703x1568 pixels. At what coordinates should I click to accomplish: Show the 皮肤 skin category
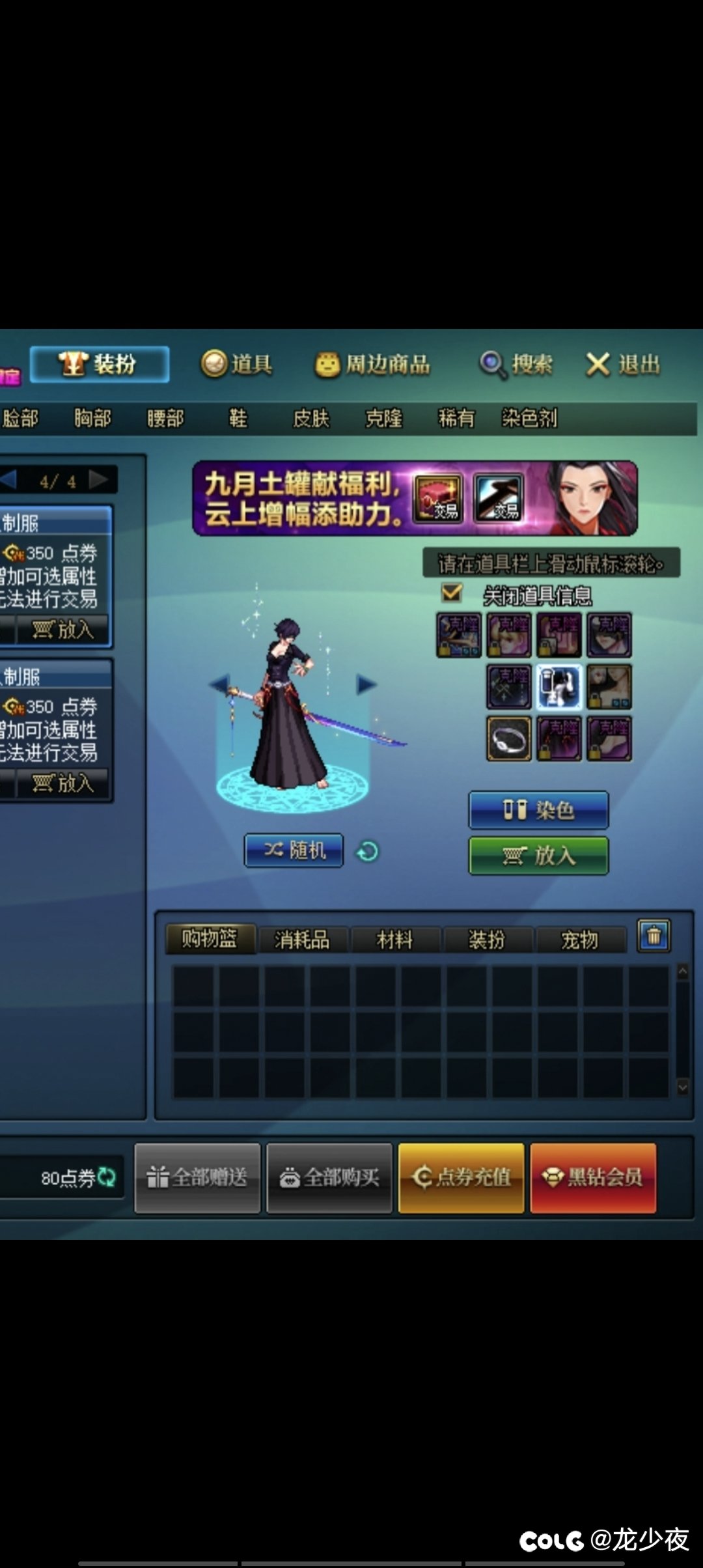click(x=311, y=418)
